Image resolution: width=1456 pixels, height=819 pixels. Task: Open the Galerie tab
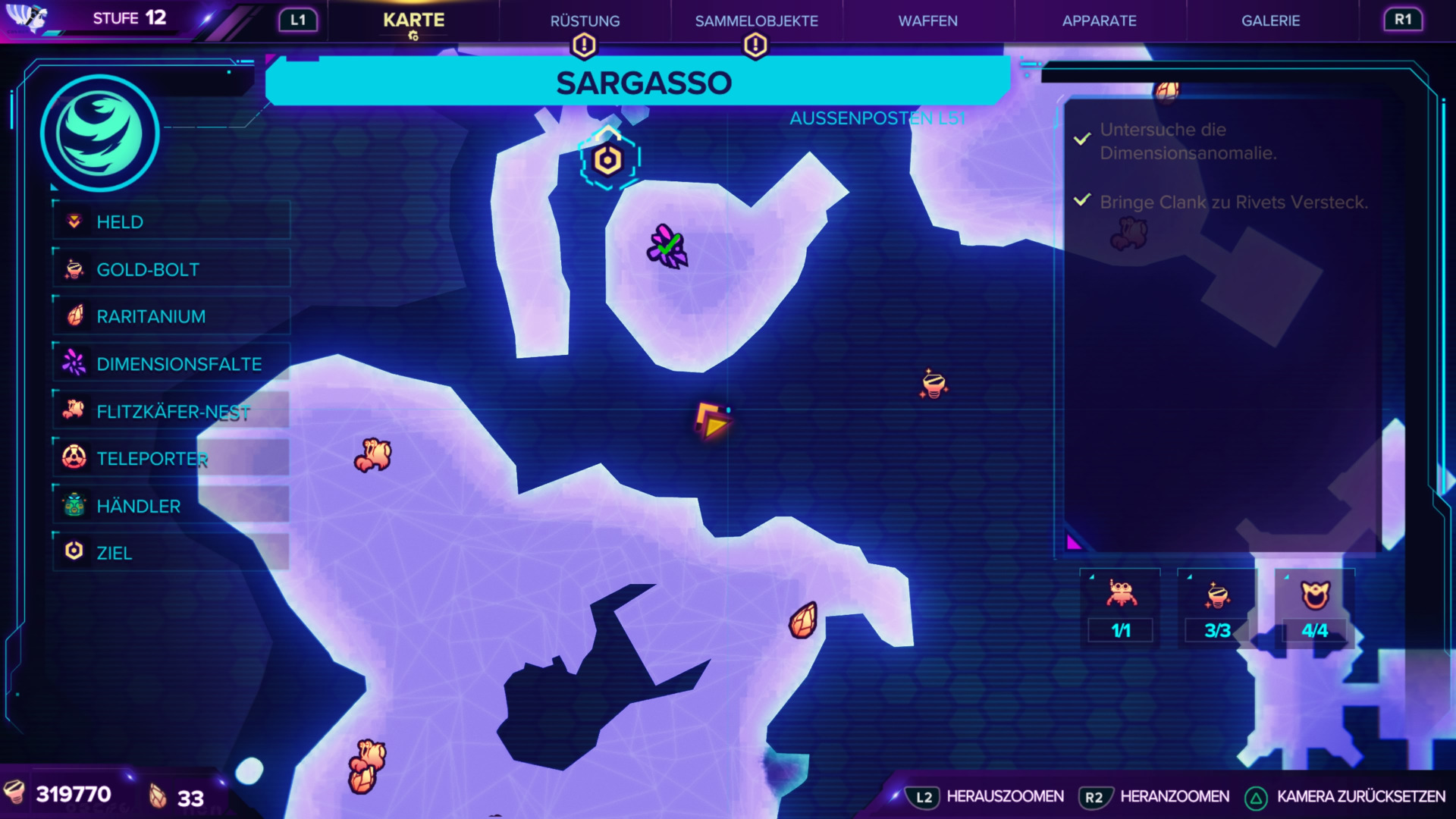tap(1270, 21)
